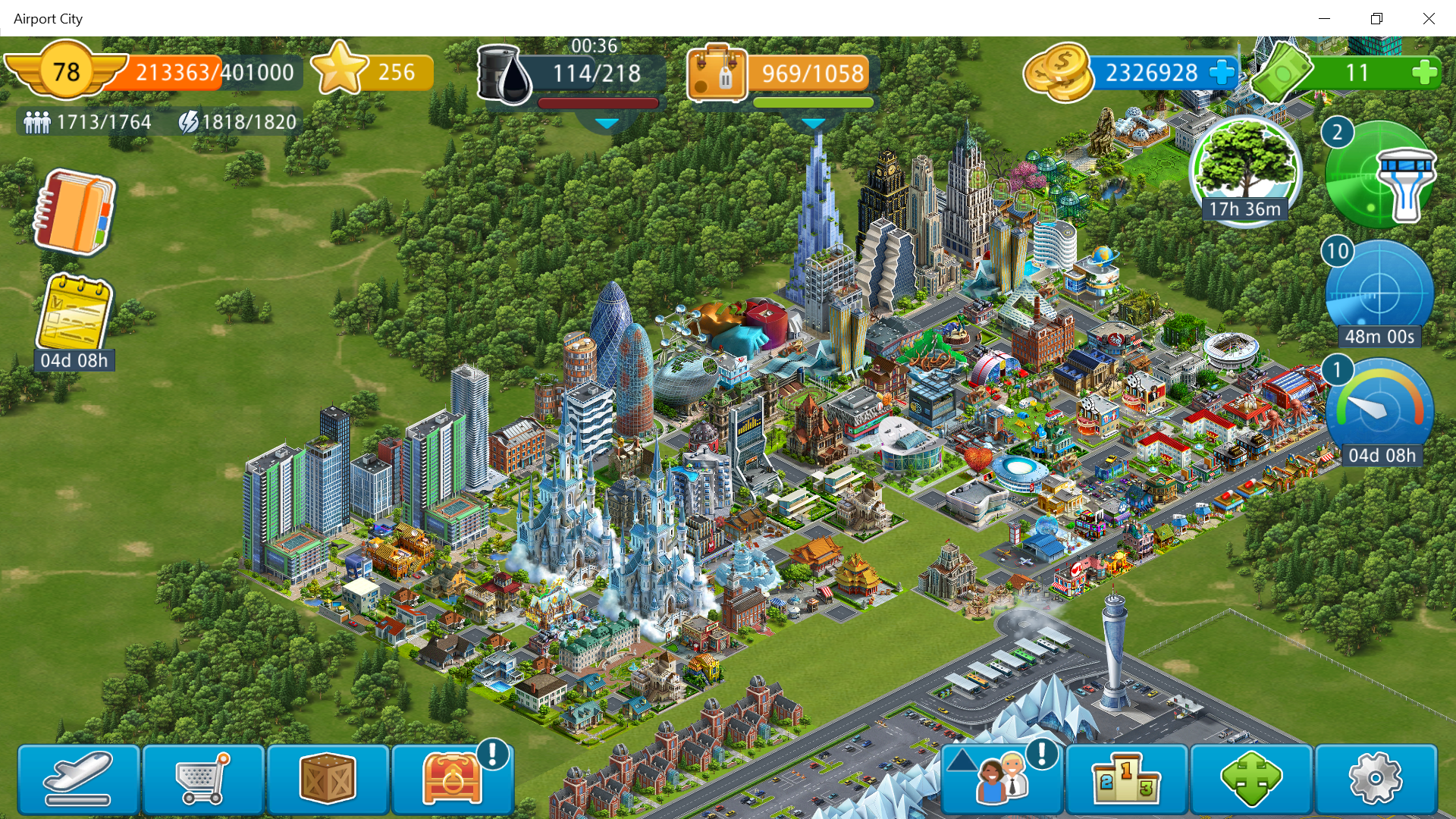Click the tree event timer icon

[1245, 168]
